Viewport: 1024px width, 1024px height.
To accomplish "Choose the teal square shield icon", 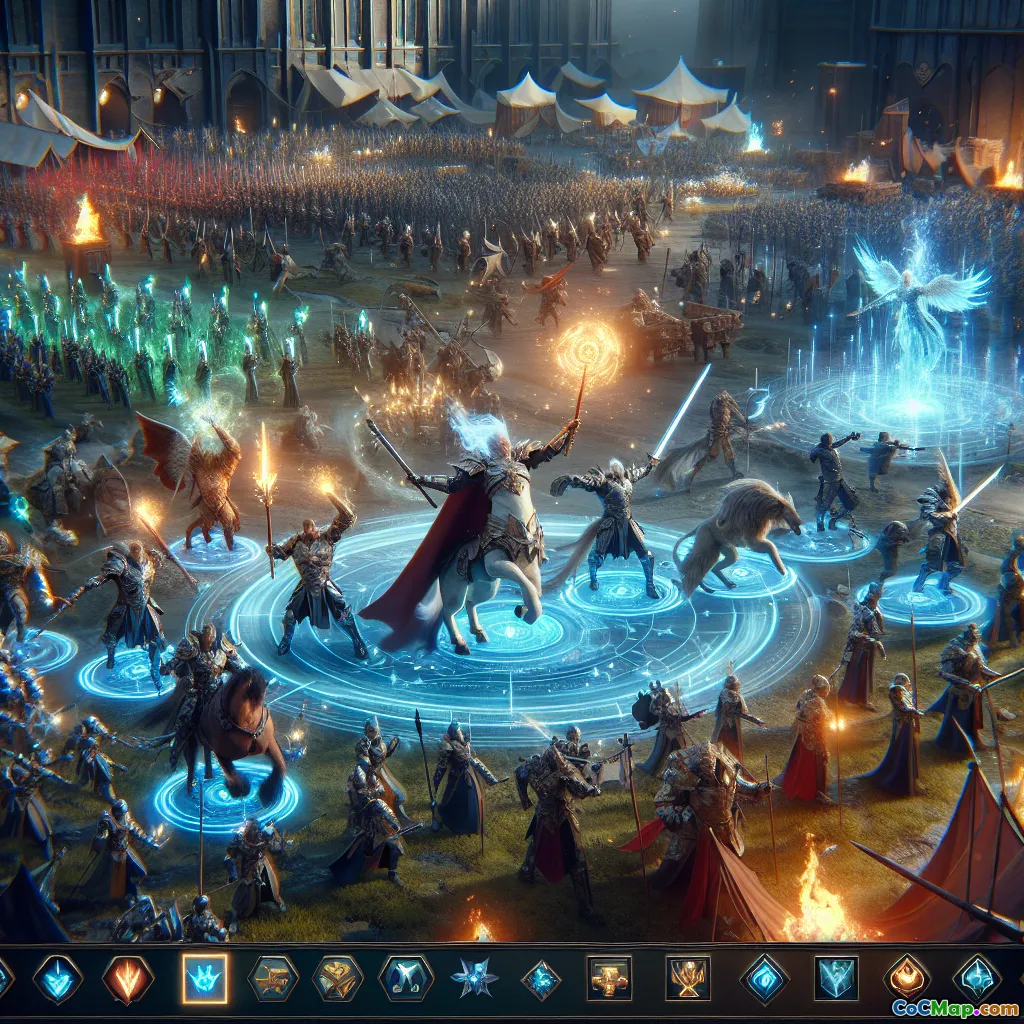I will (x=836, y=978).
